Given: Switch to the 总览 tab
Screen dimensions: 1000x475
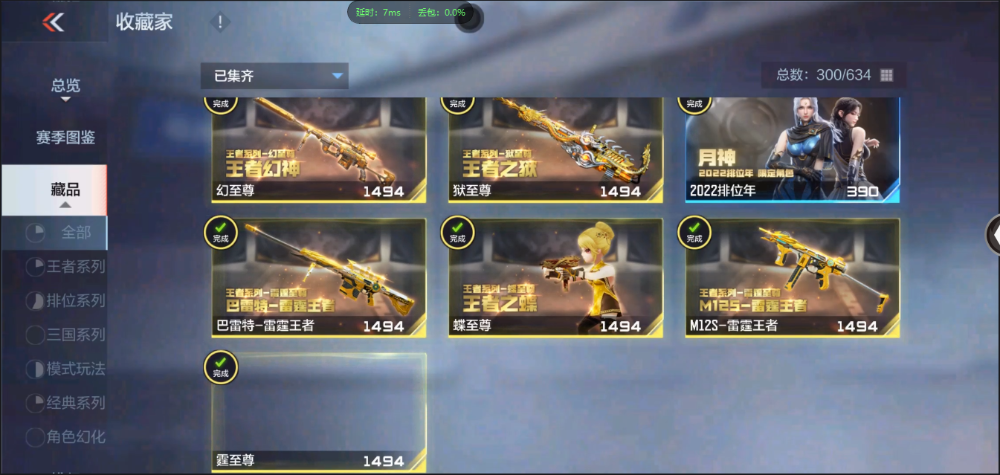Looking at the screenshot, I should [x=66, y=87].
